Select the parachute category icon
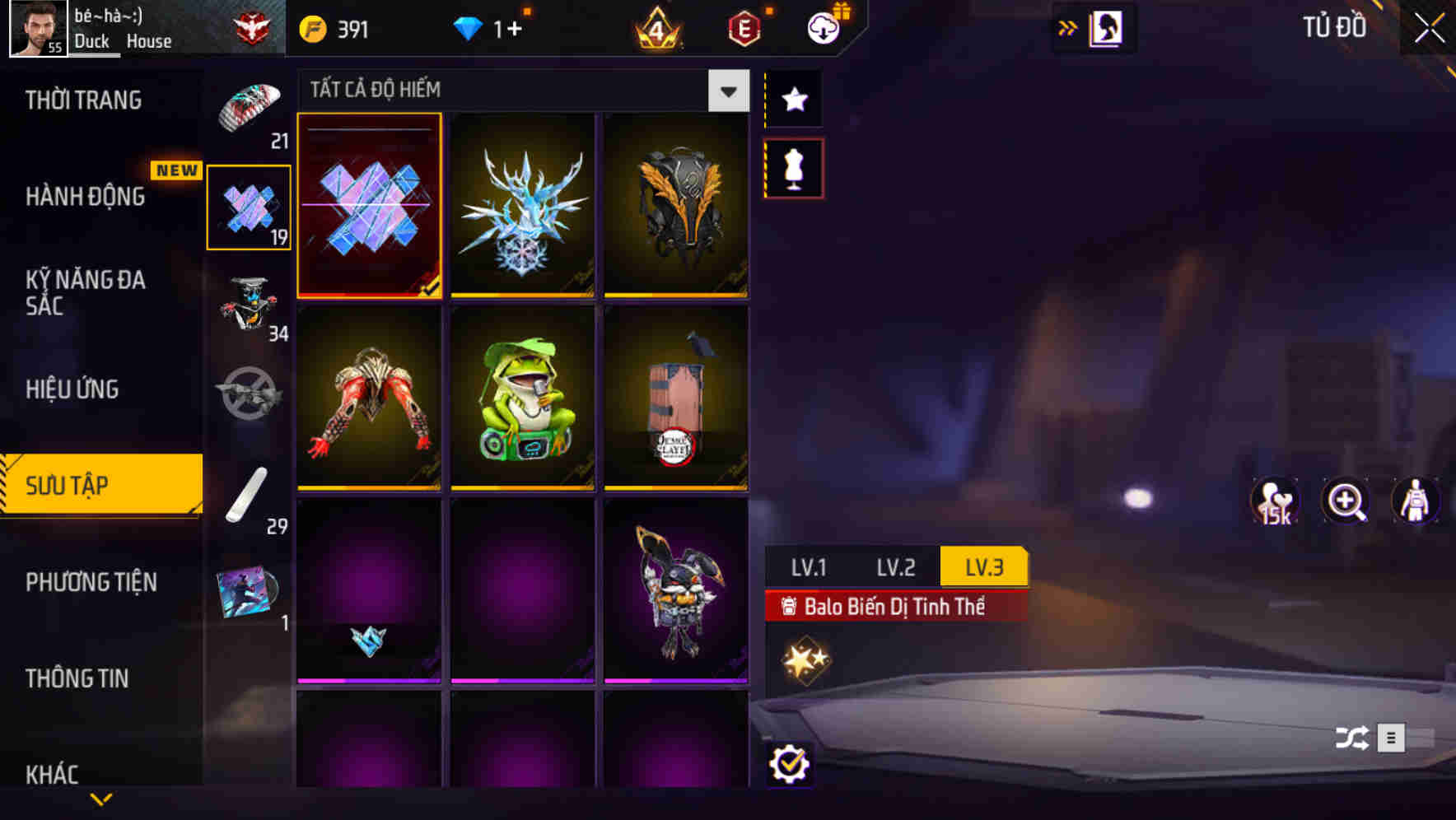 pos(250,107)
